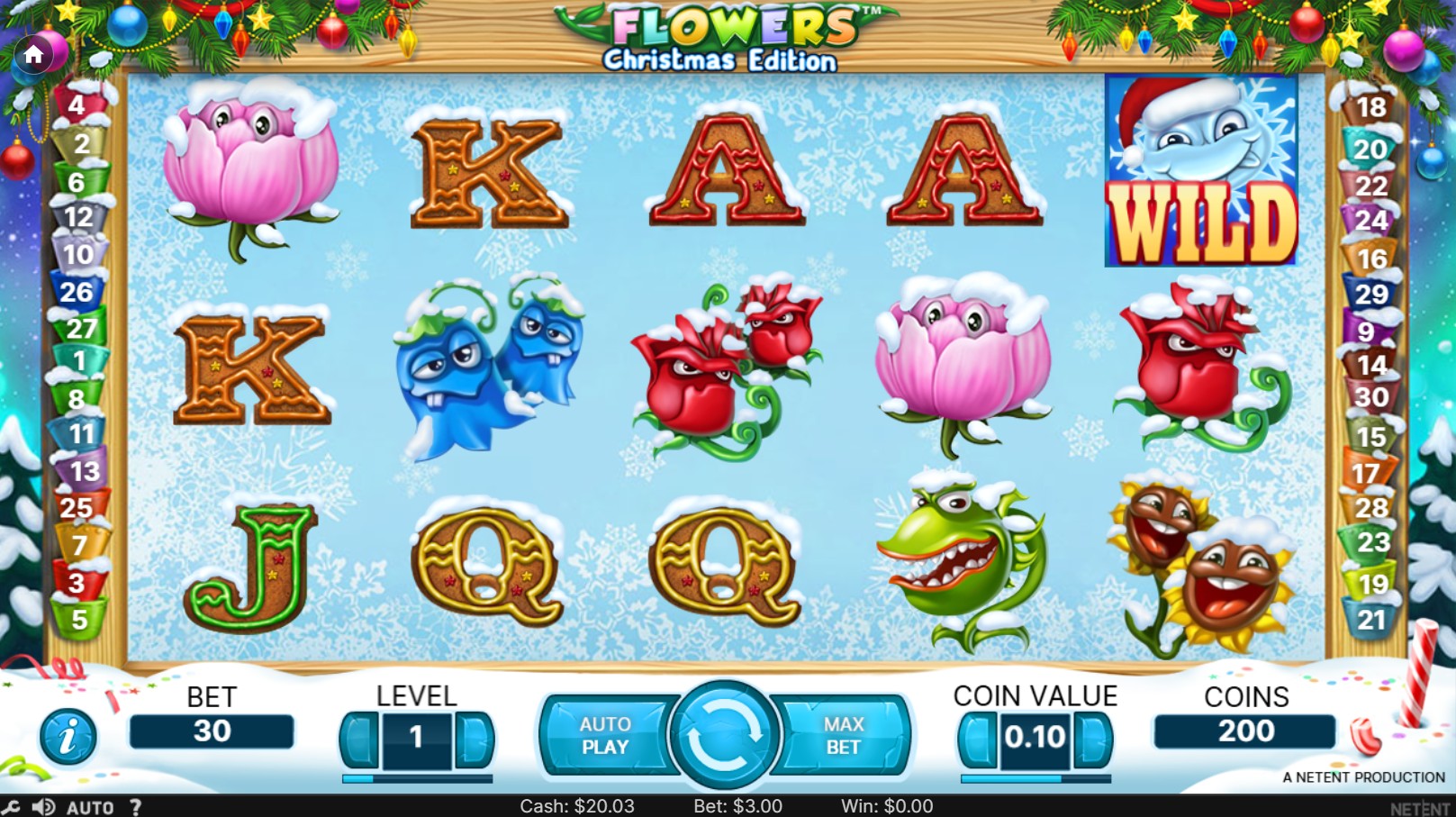
Task: Click the Home icon in top-left corner
Action: tap(35, 54)
